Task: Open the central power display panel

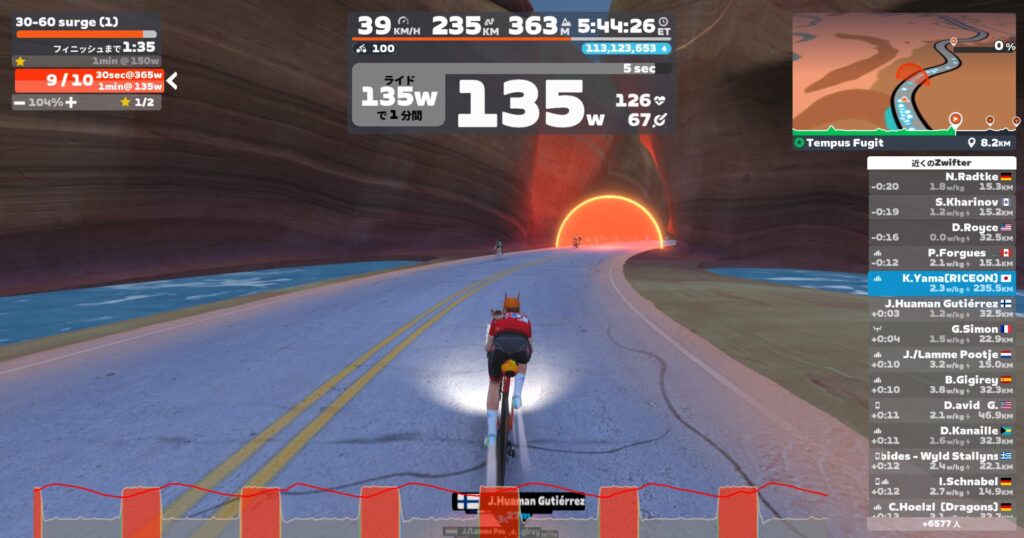Action: click(510, 100)
